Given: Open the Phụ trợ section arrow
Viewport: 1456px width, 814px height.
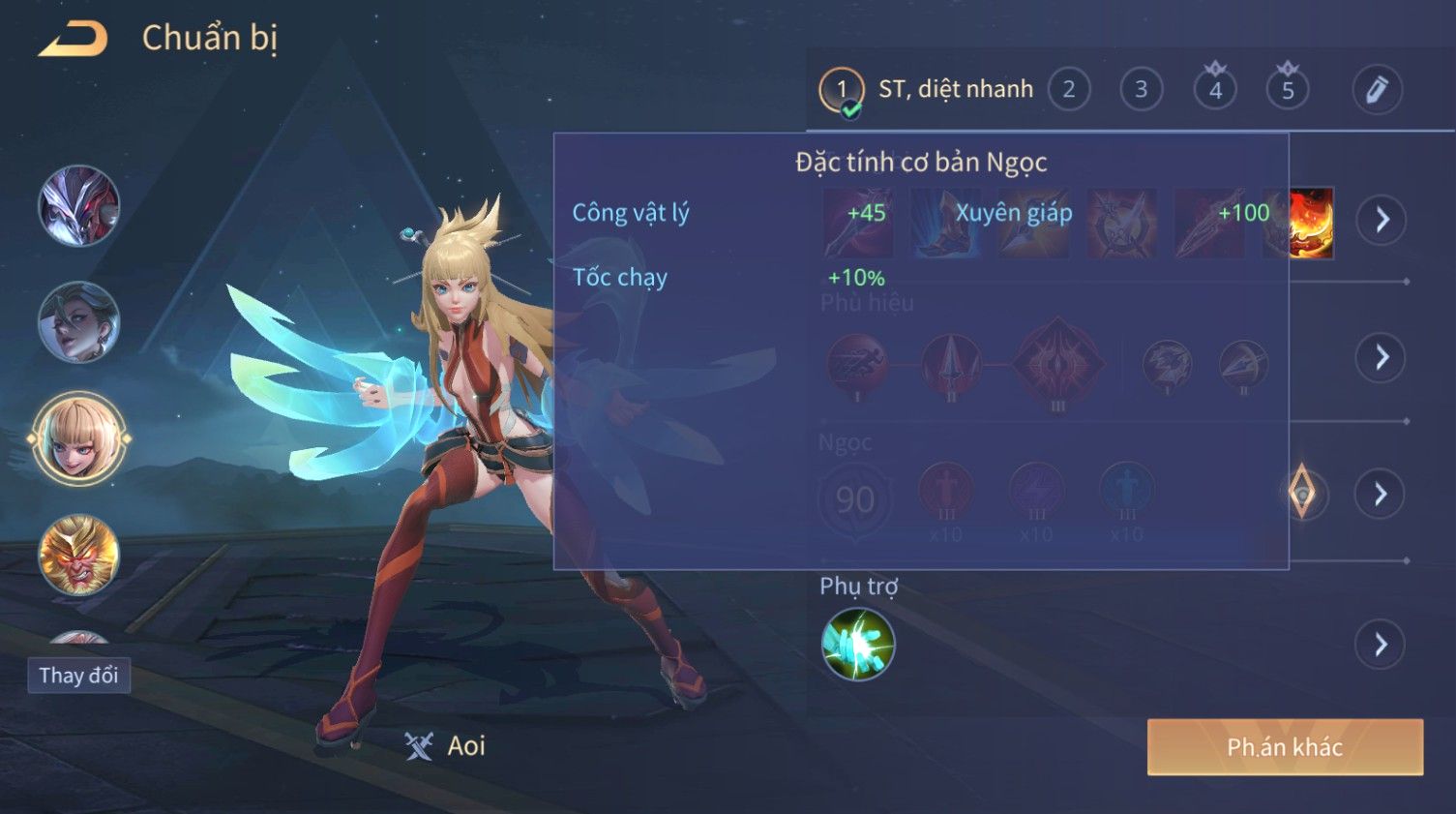Looking at the screenshot, I should click(1381, 645).
